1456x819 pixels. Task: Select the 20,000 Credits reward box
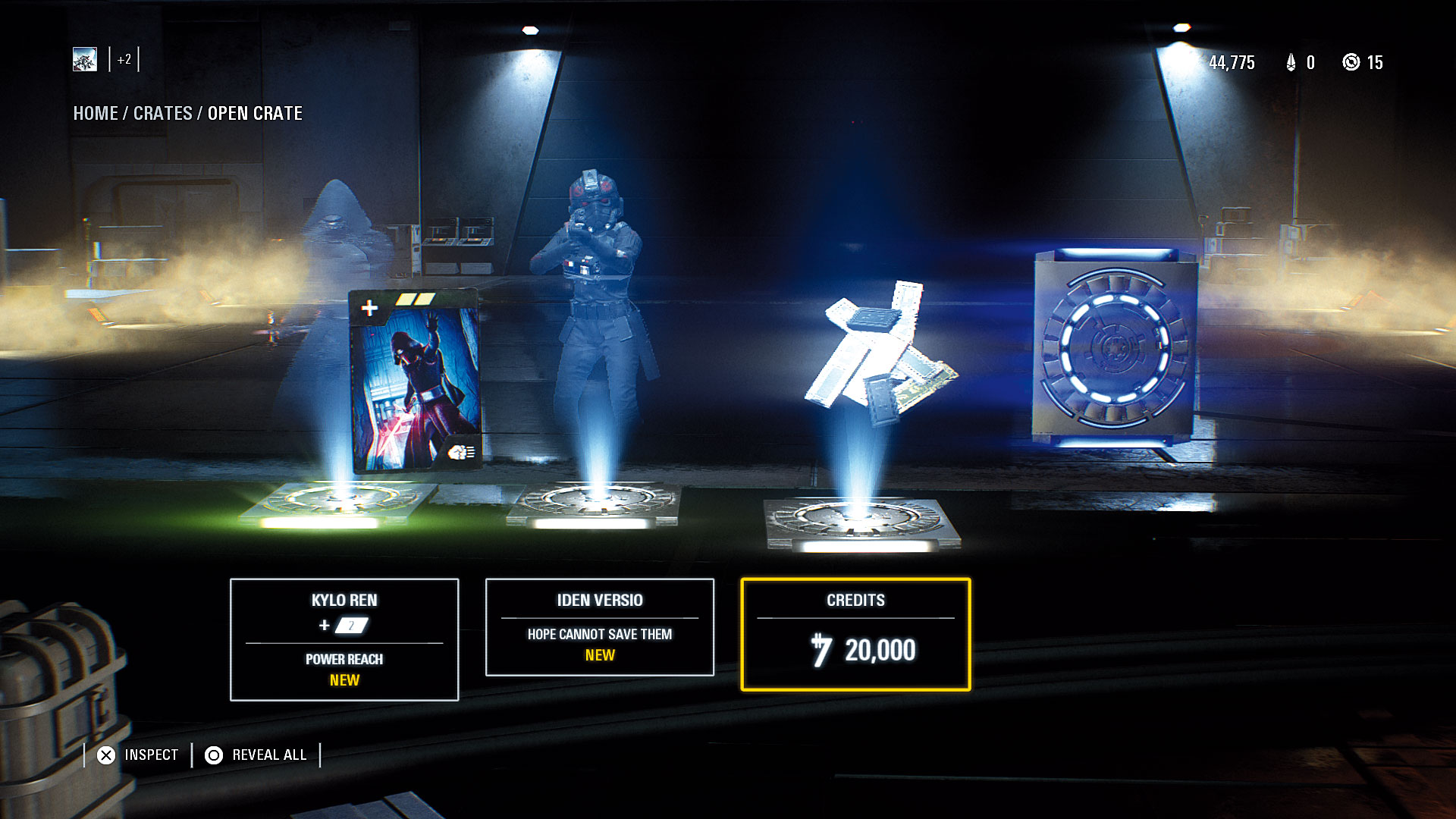tap(855, 635)
